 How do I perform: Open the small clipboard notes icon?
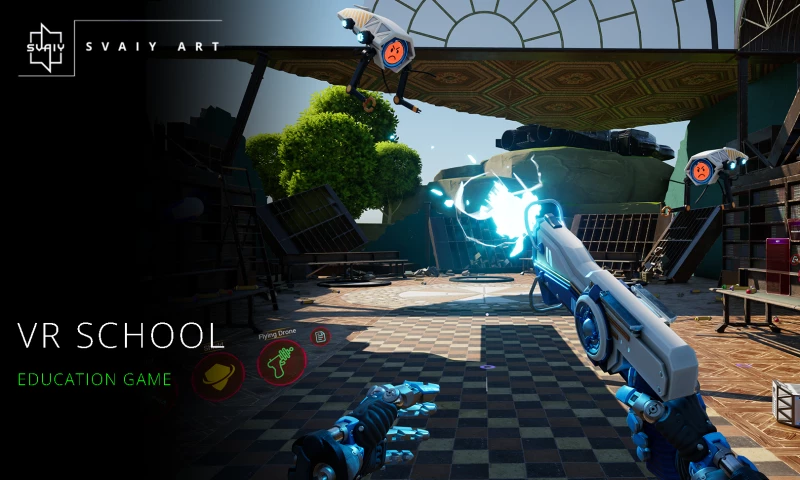tap(319, 336)
